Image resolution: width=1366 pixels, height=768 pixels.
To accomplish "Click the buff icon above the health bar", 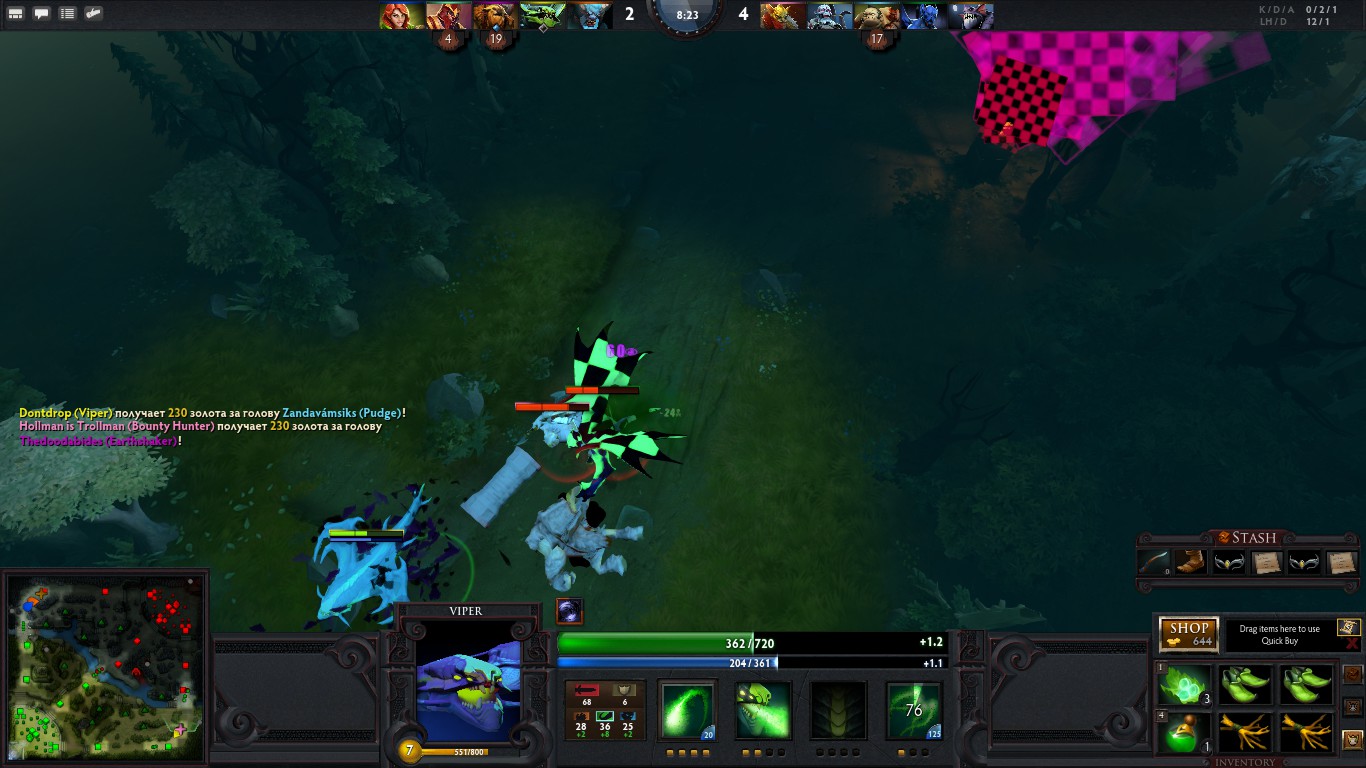I will [570, 611].
